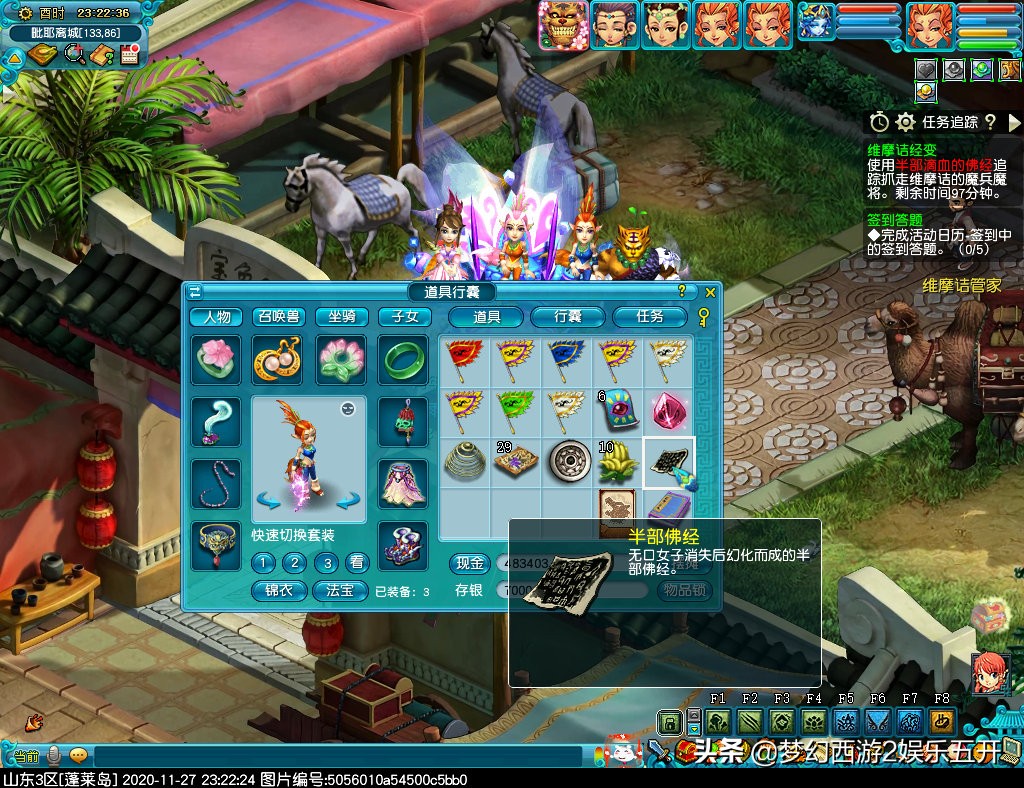Close the 道具行囊 inventory window
1024x788 pixels.
(x=710, y=292)
